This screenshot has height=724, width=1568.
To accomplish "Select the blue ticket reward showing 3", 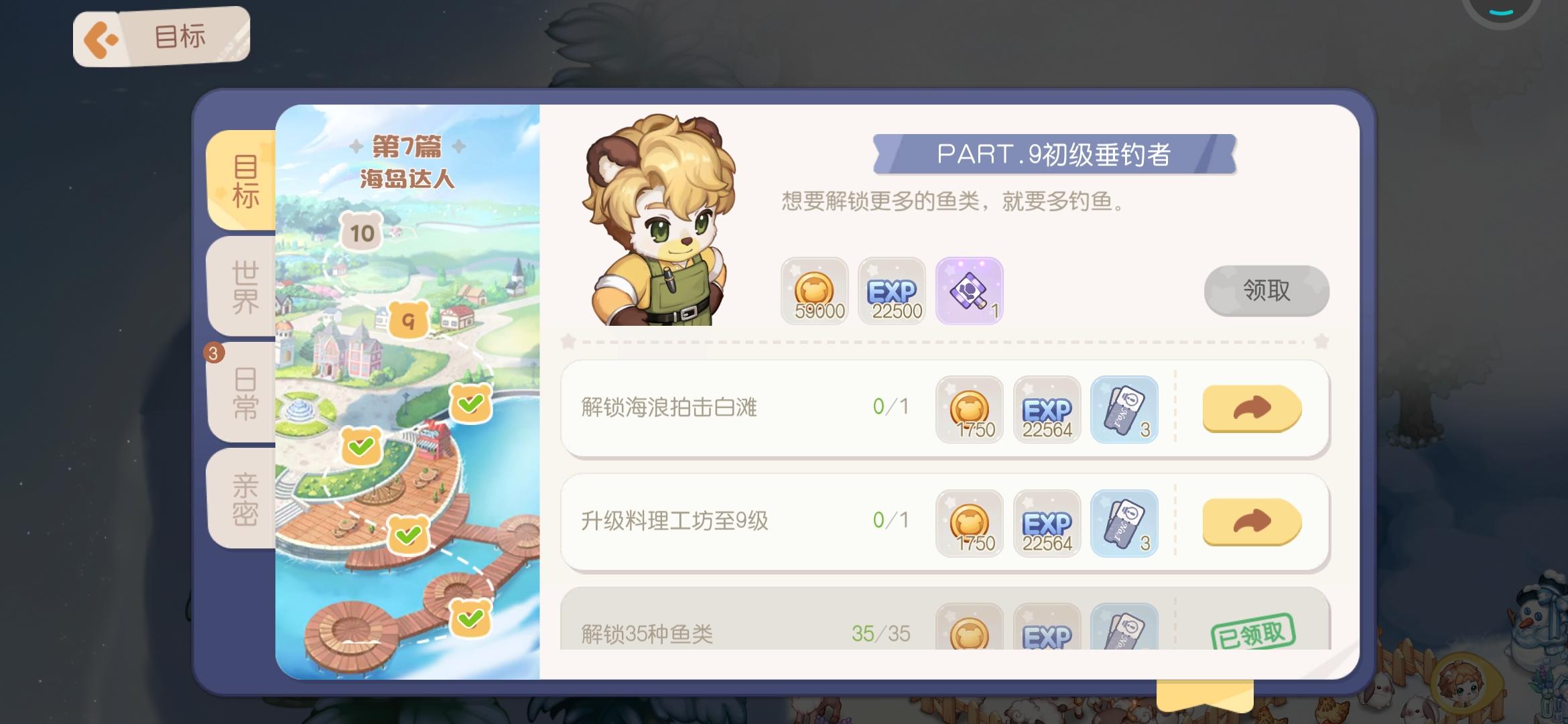I will pos(1125,410).
